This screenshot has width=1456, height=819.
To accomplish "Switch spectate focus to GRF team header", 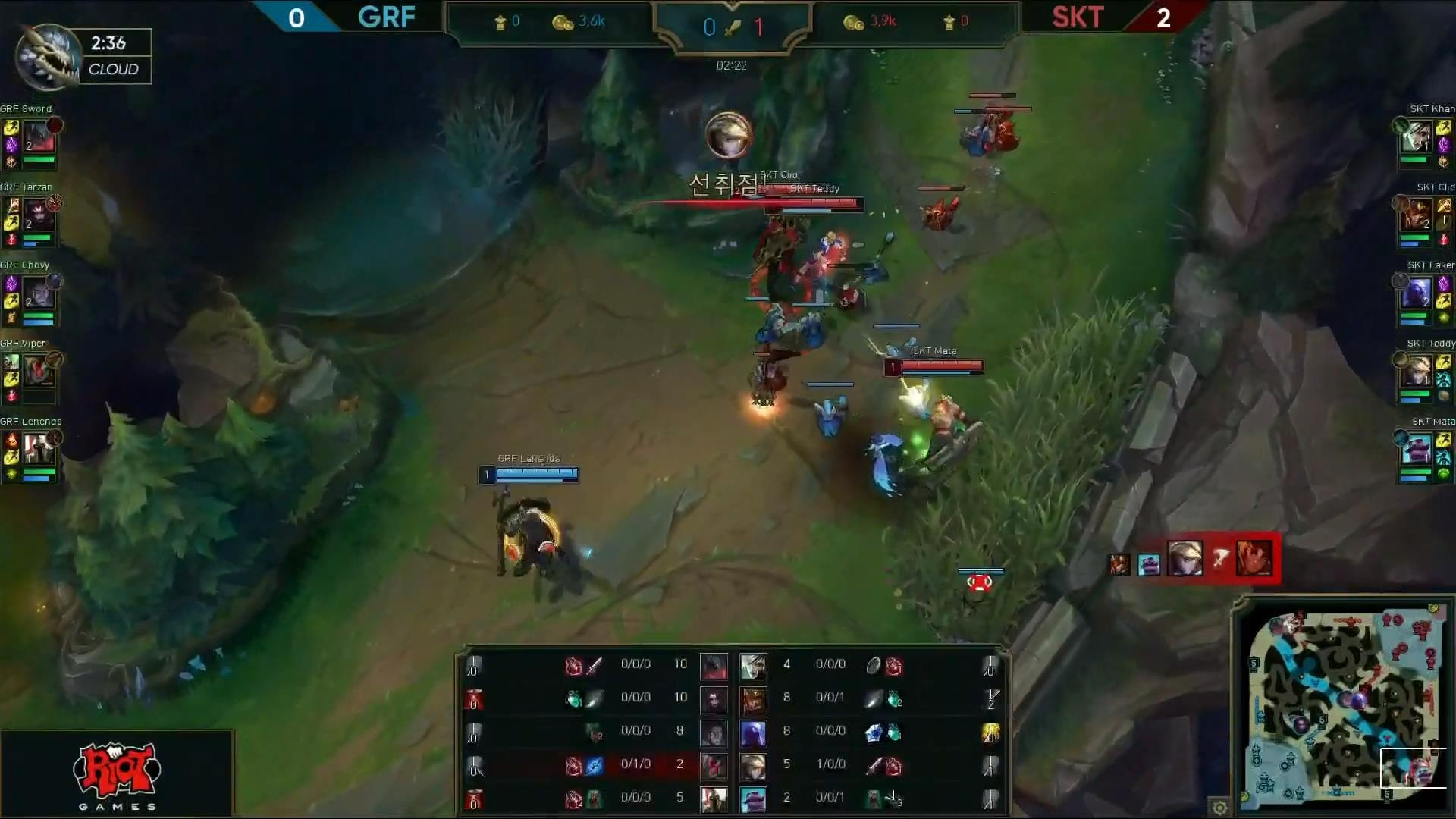I will point(385,18).
